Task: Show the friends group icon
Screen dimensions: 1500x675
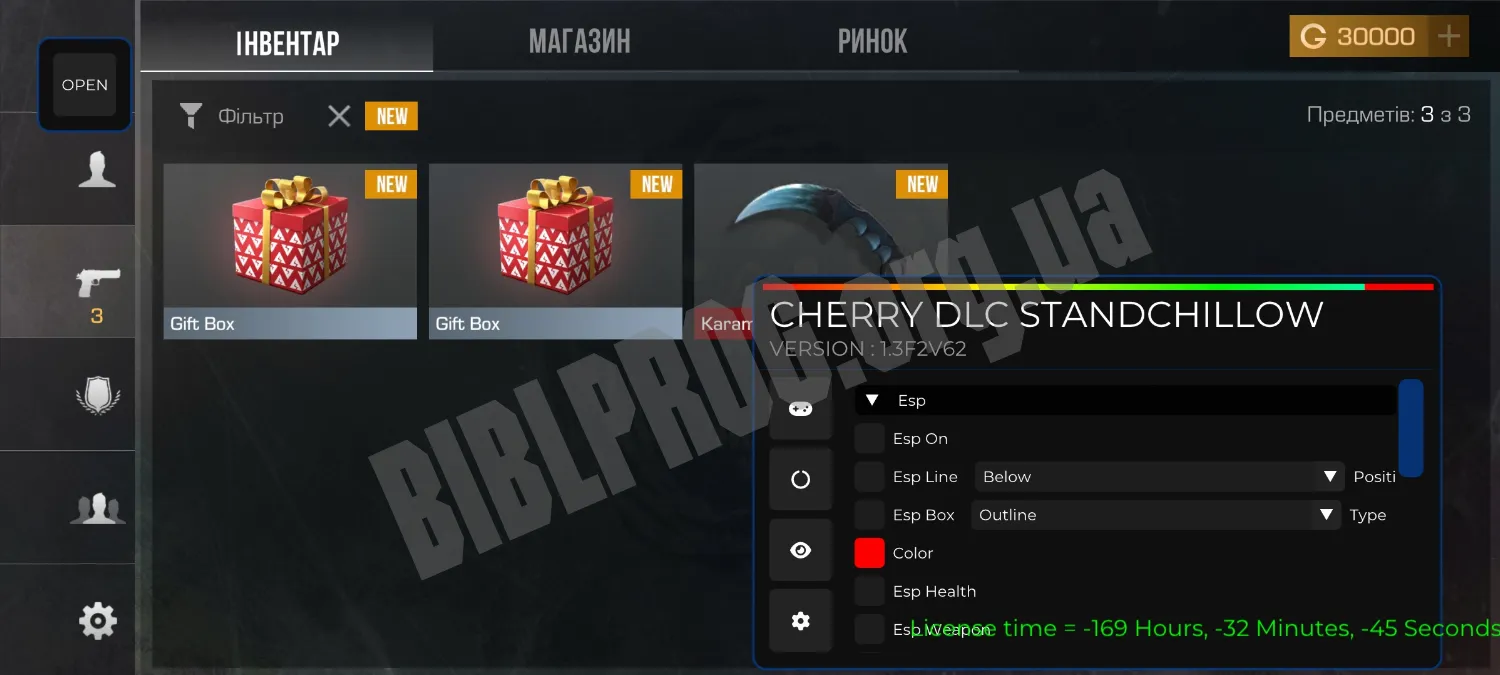Action: (x=97, y=508)
